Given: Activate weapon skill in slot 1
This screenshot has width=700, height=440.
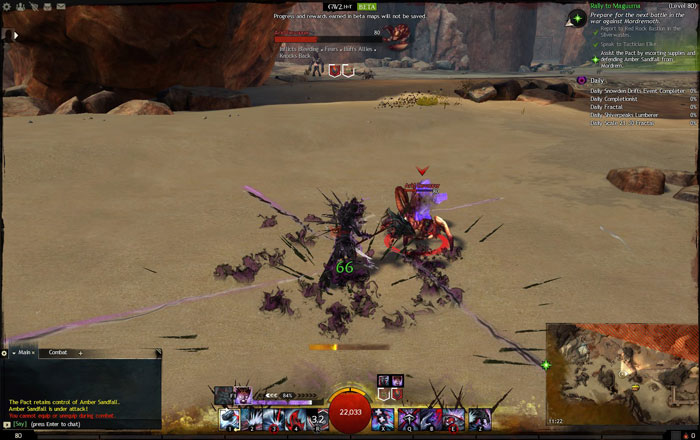Looking at the screenshot, I should coord(230,420).
